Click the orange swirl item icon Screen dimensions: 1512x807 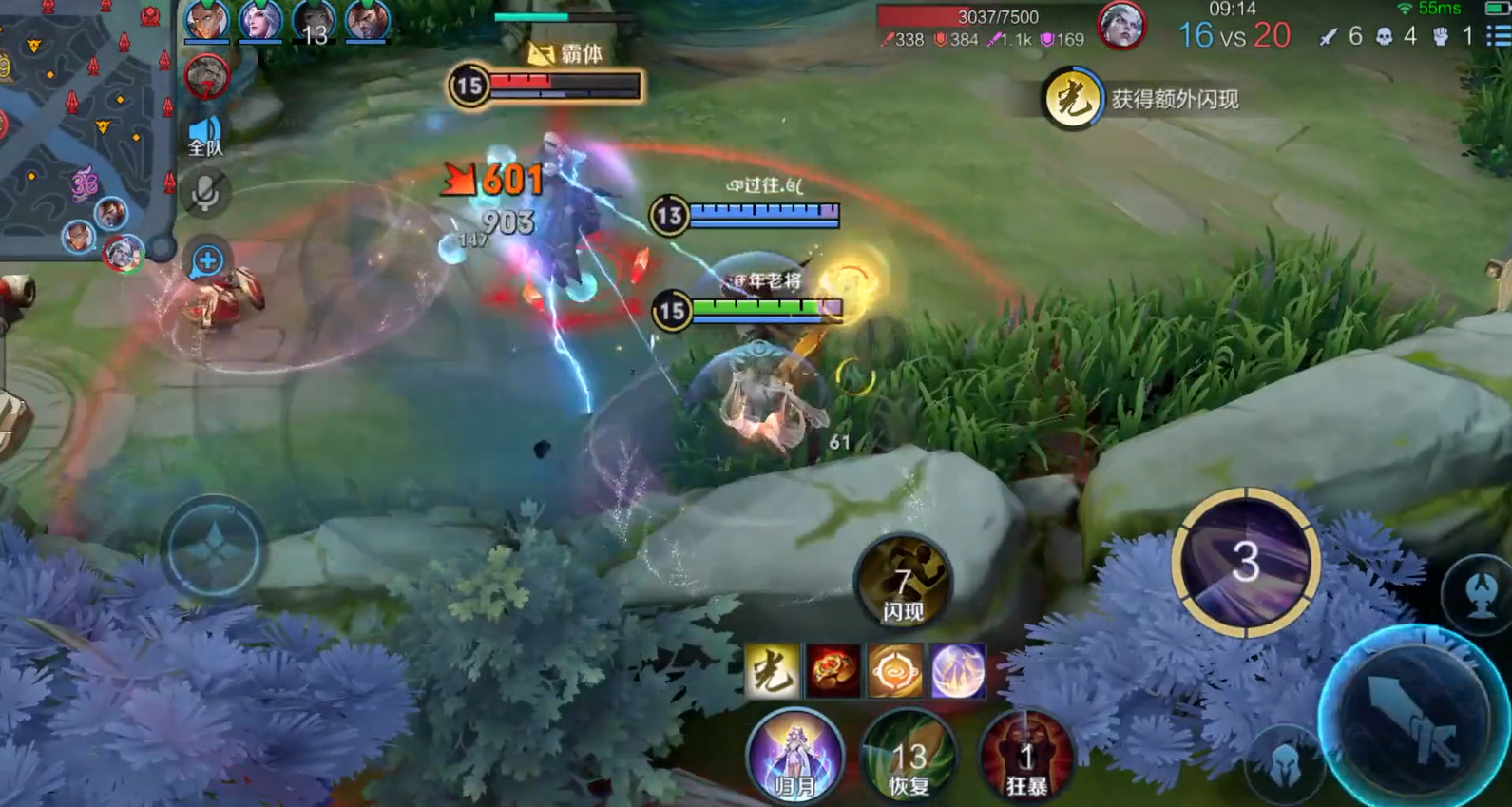coord(894,671)
